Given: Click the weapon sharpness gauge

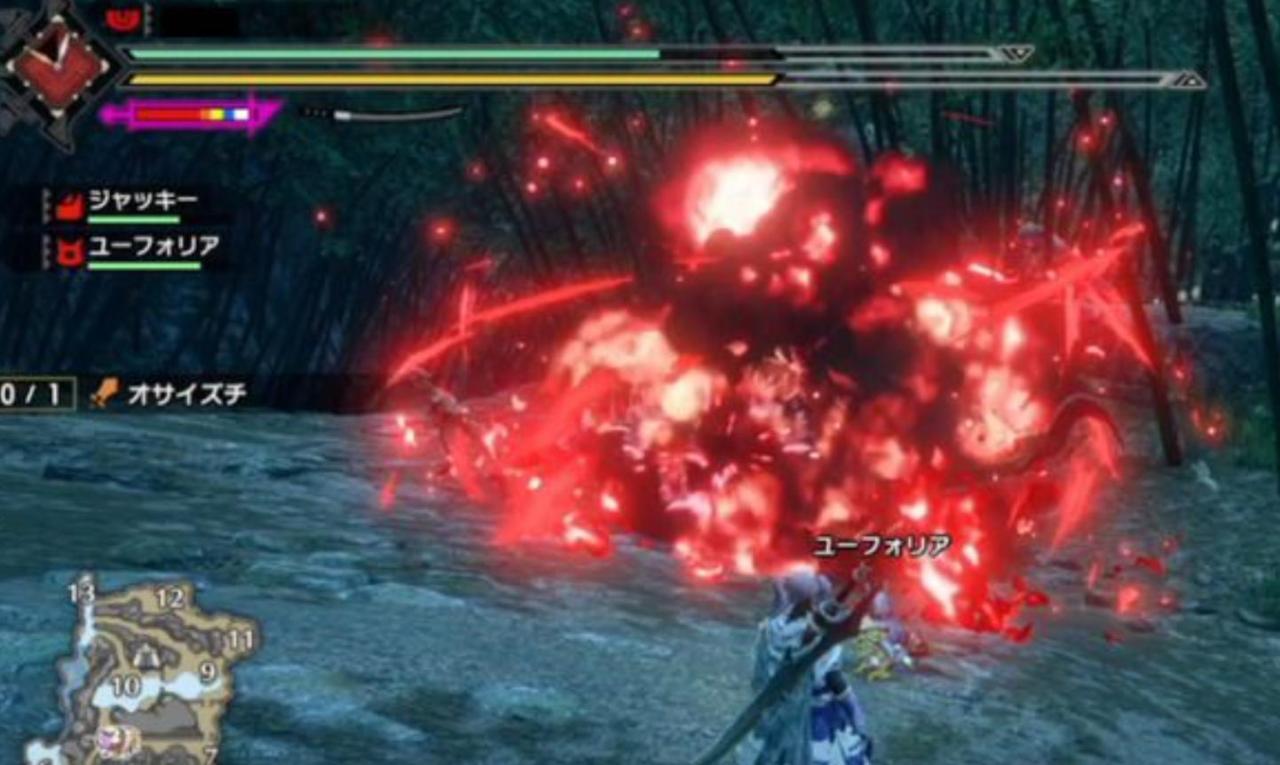Looking at the screenshot, I should (x=190, y=114).
